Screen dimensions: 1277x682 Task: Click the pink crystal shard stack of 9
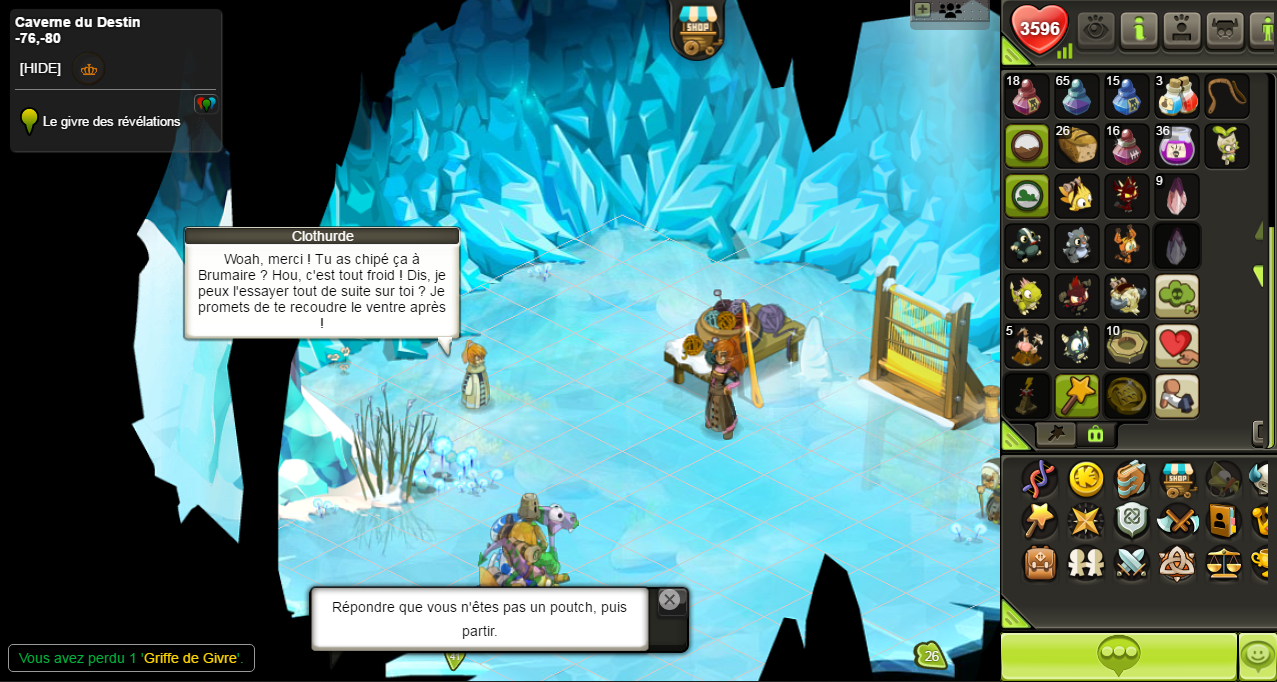pos(1177,196)
